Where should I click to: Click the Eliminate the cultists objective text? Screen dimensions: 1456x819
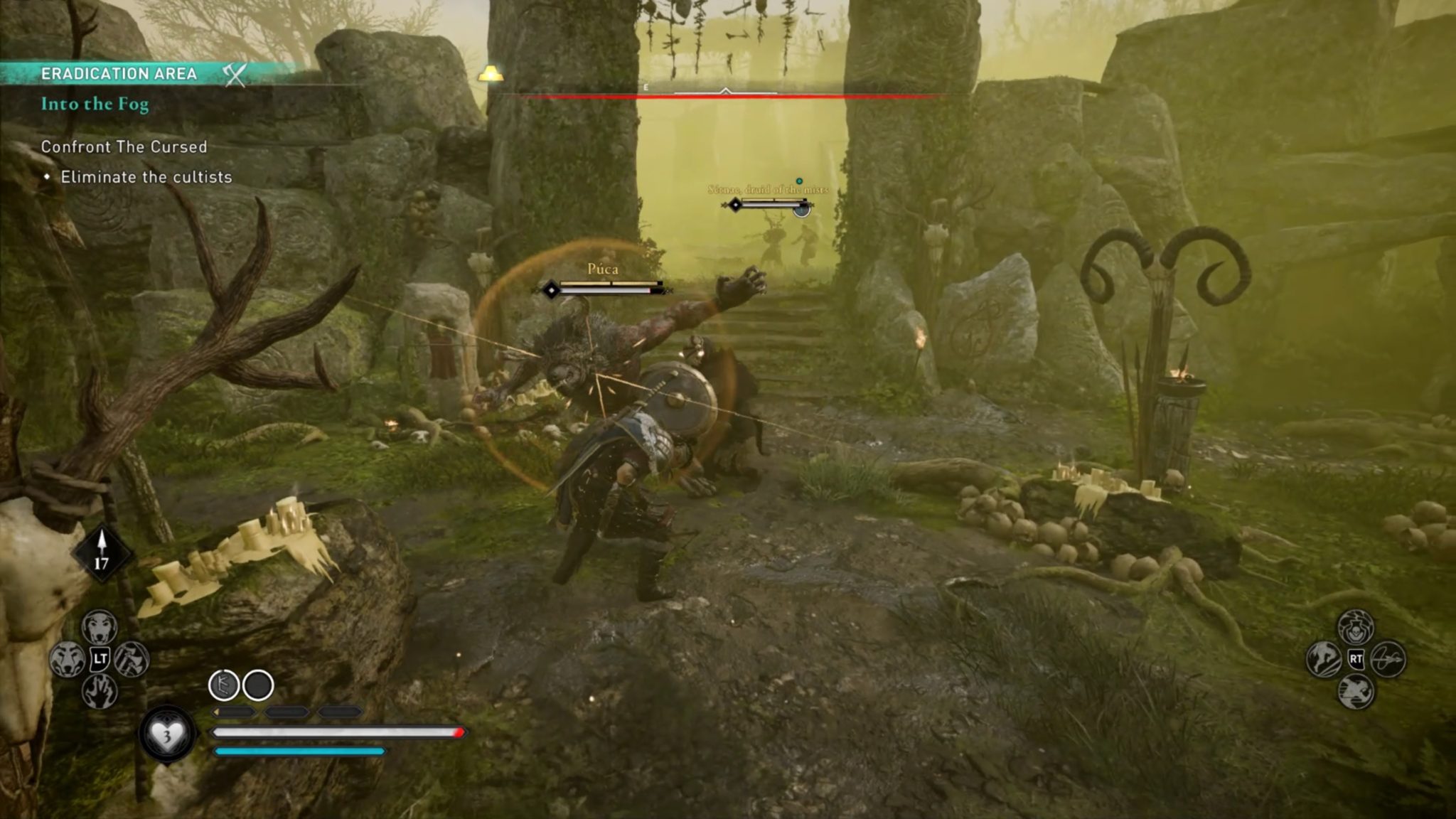click(x=146, y=177)
